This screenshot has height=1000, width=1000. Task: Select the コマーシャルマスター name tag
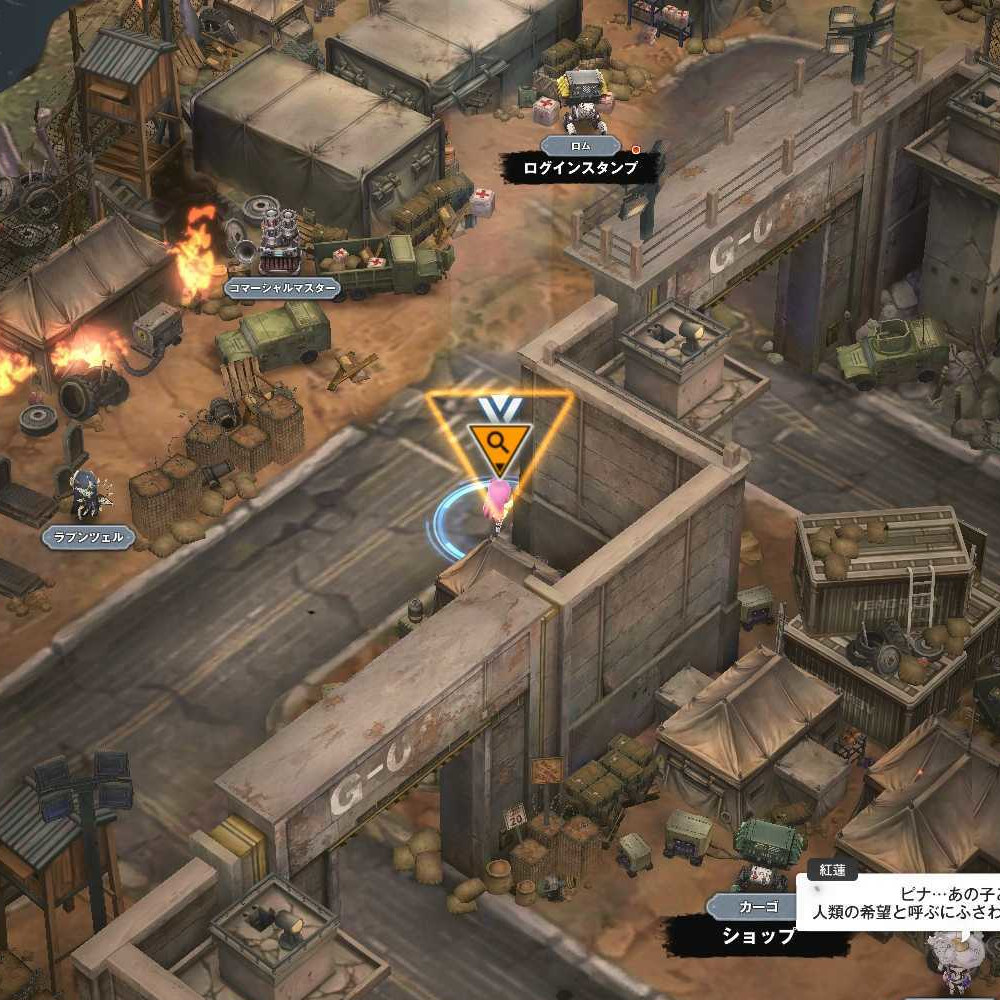[281, 289]
